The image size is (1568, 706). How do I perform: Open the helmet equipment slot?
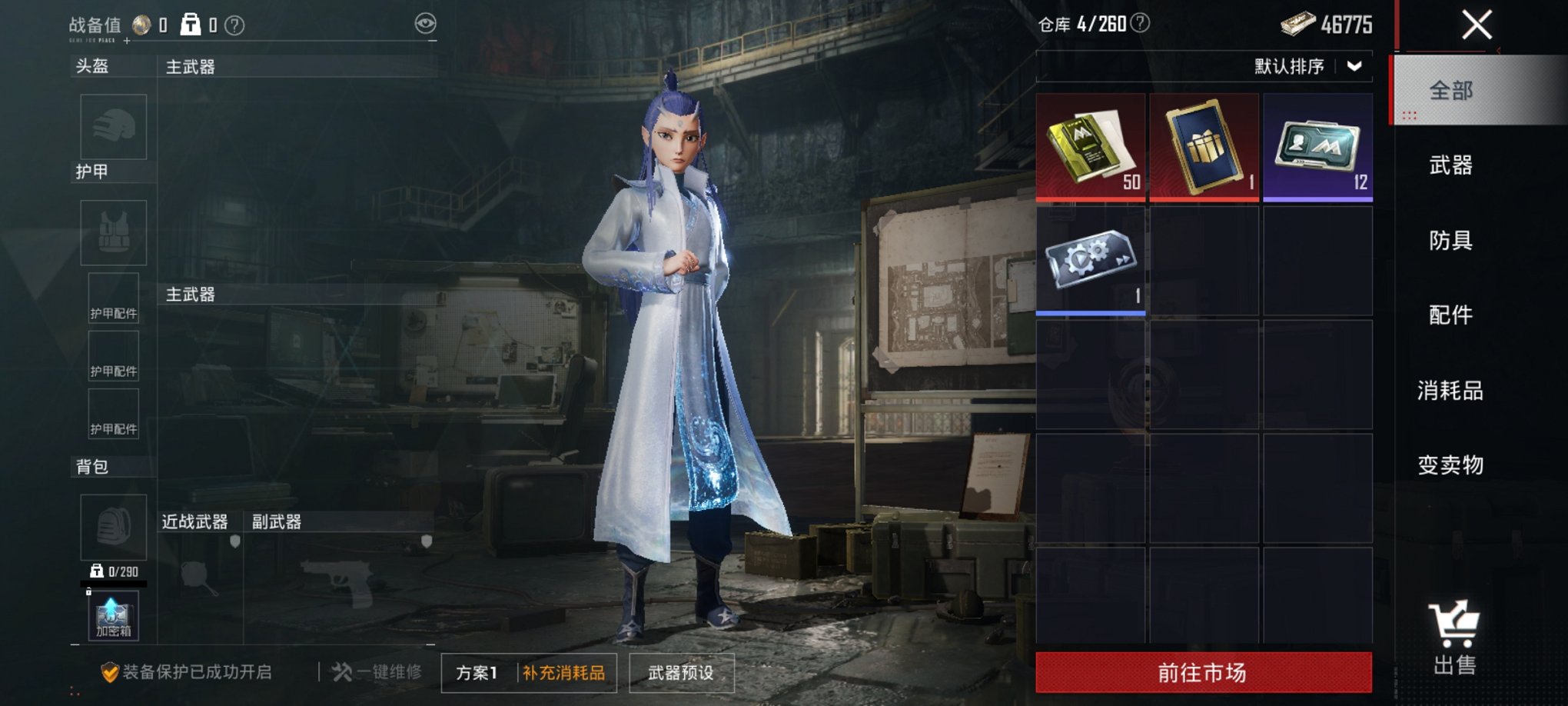(x=112, y=128)
